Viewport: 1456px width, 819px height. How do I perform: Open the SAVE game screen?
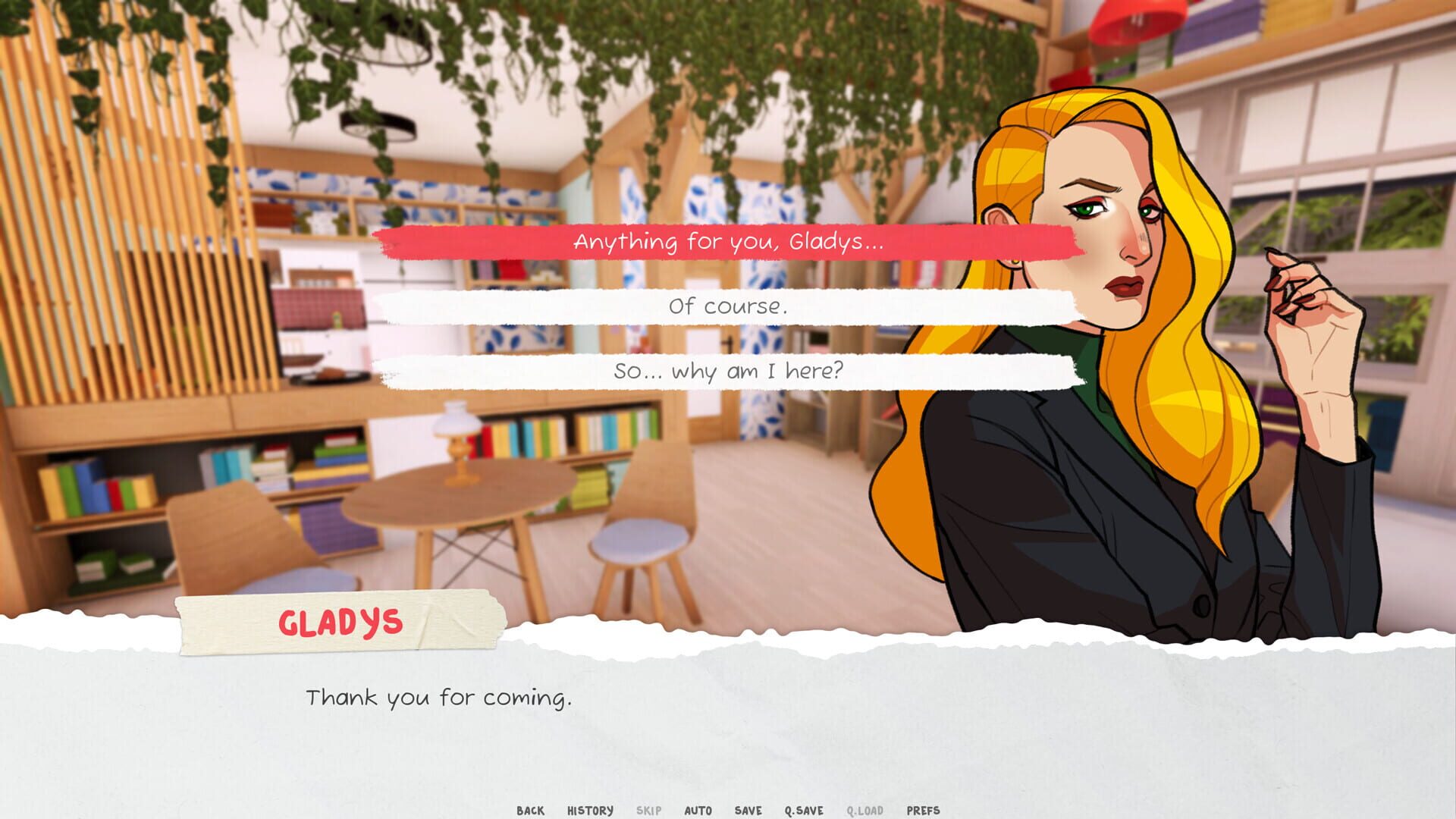pyautogui.click(x=748, y=810)
